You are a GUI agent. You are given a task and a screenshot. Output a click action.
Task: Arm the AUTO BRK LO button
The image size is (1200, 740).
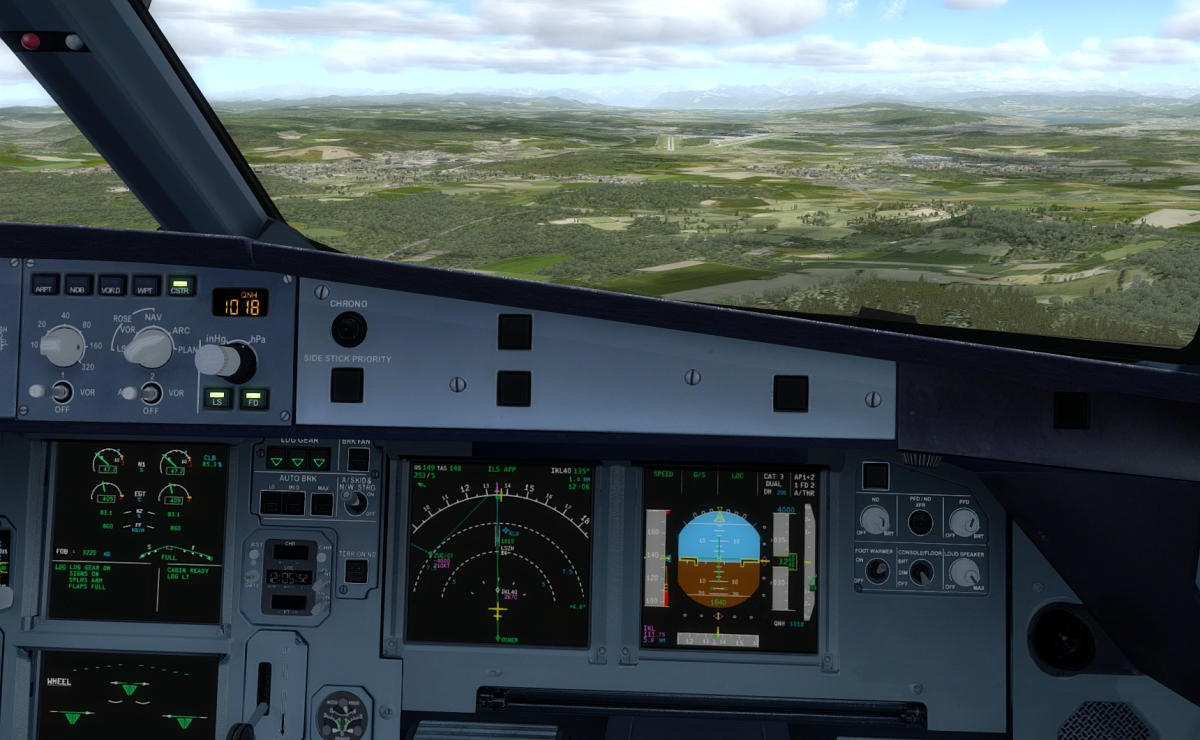269,504
